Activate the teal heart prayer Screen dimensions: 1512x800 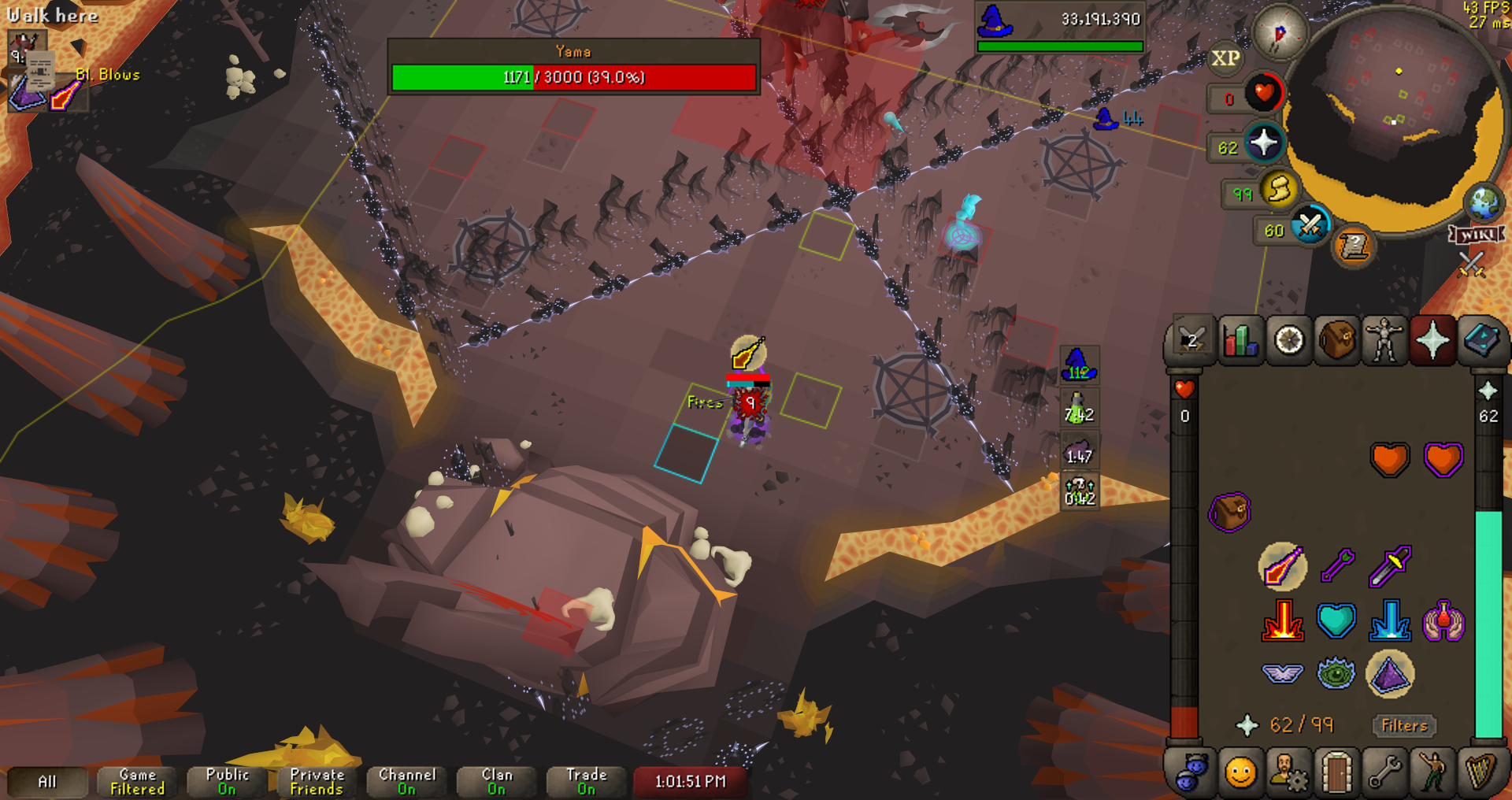click(1336, 620)
